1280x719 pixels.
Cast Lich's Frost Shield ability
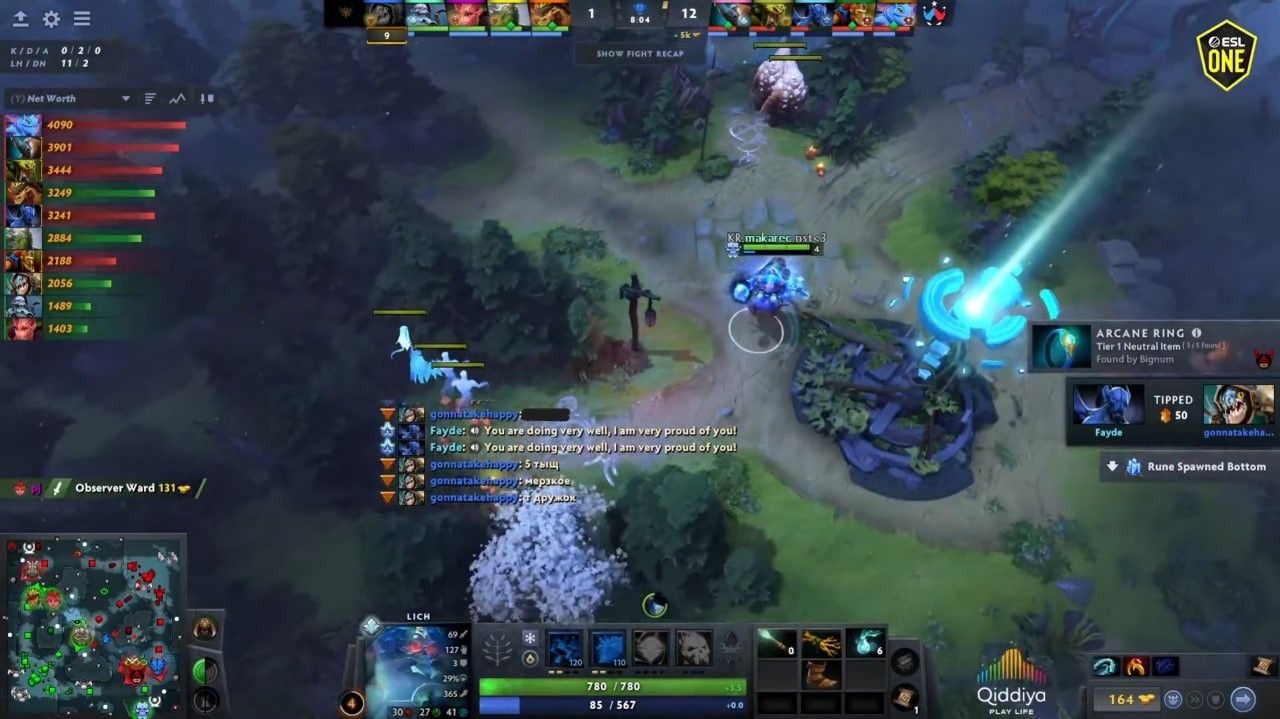click(608, 648)
